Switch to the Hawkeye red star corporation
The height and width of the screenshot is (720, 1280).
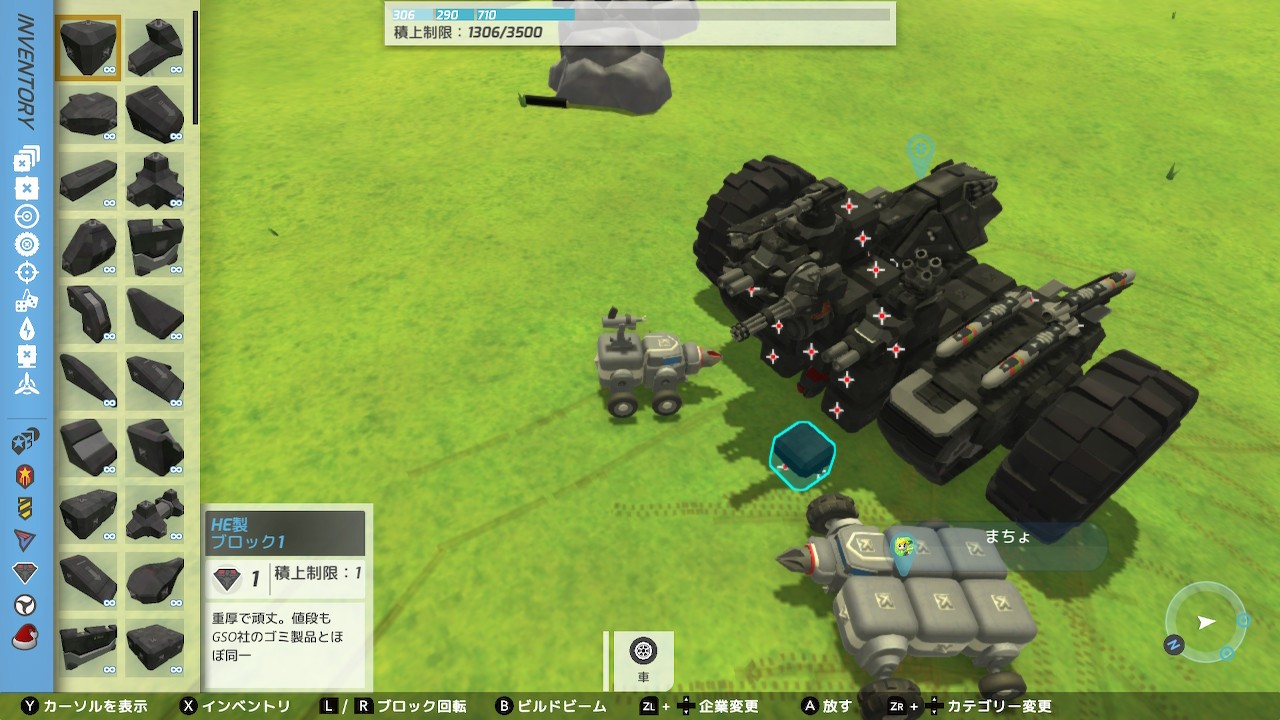point(27,476)
